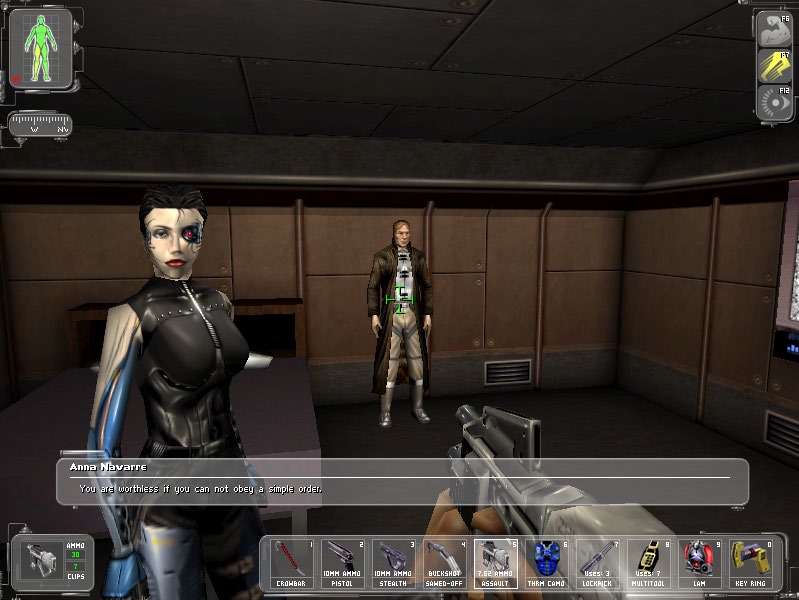
Task: Switch to the Sawed-Off shotgun
Action: [x=445, y=563]
